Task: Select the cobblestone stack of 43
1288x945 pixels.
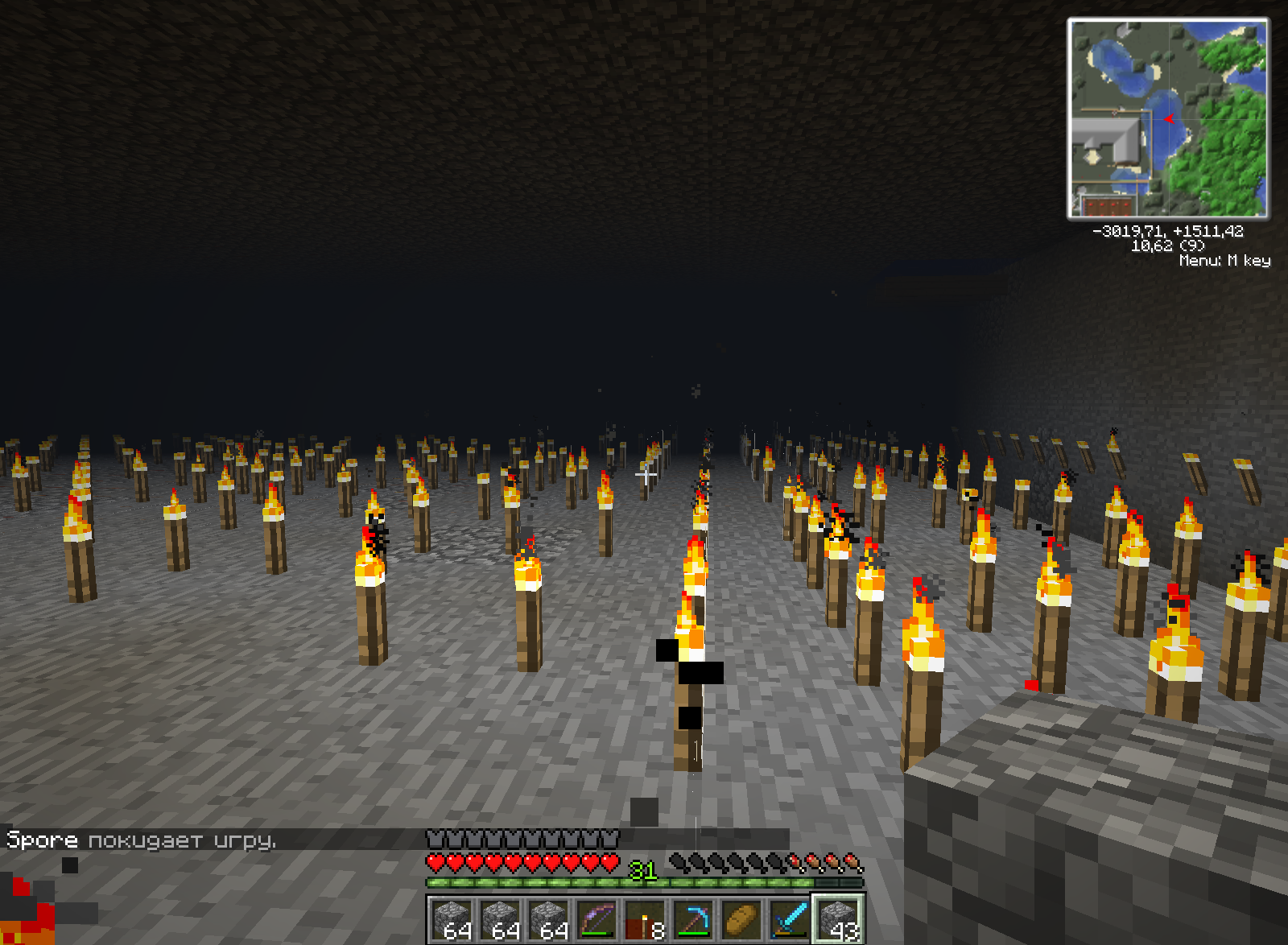Action: [x=838, y=918]
